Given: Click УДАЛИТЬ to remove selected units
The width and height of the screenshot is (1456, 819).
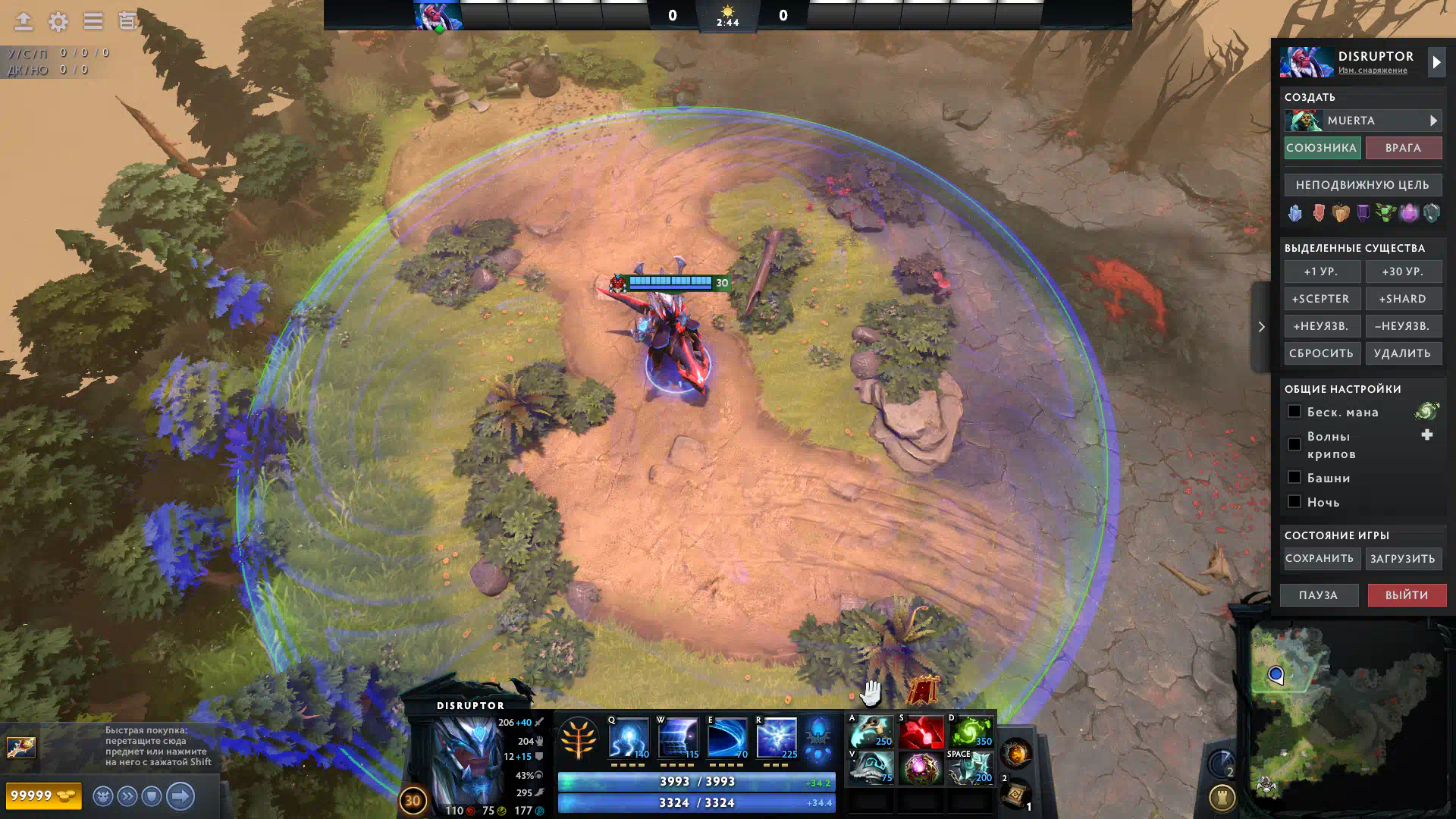Looking at the screenshot, I should pyautogui.click(x=1403, y=353).
